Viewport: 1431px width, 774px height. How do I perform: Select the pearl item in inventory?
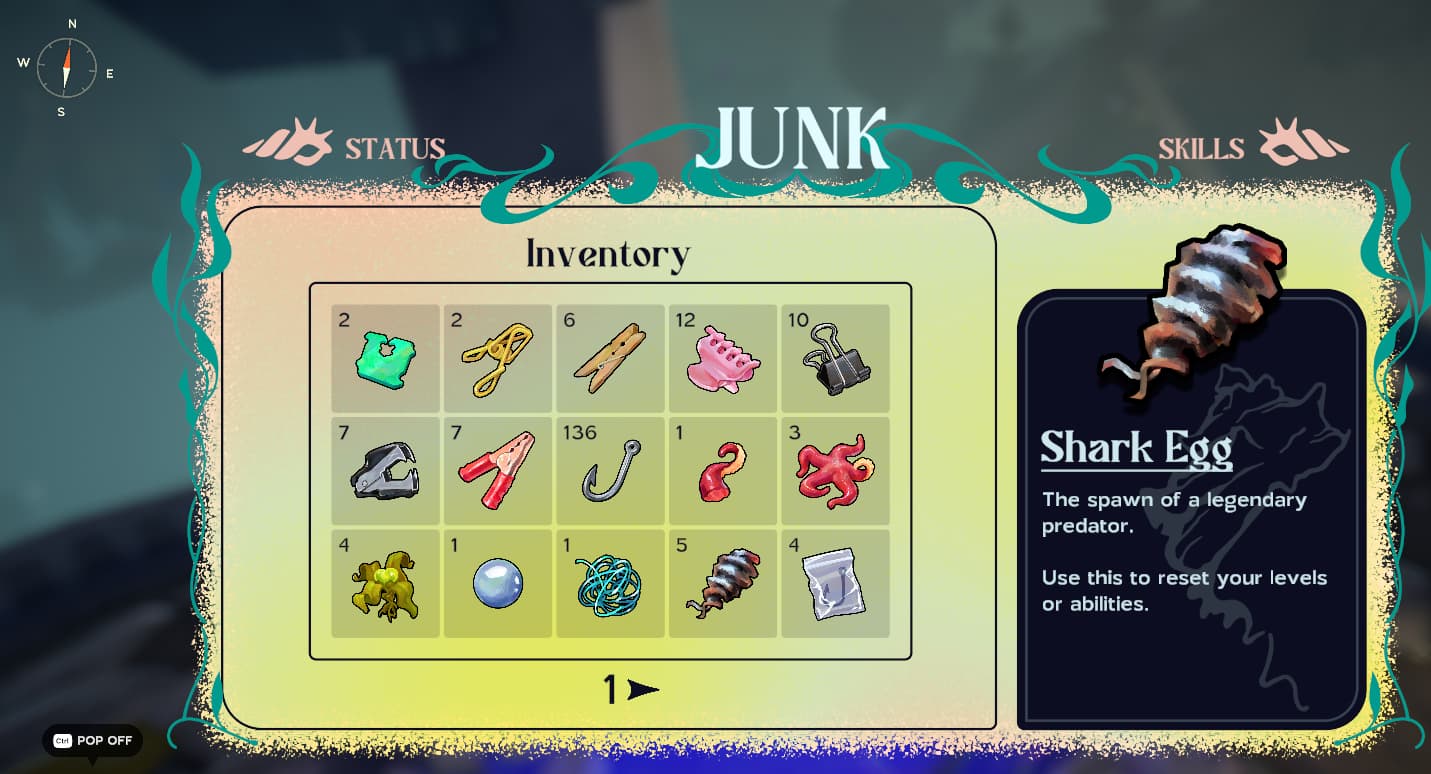[x=497, y=584]
